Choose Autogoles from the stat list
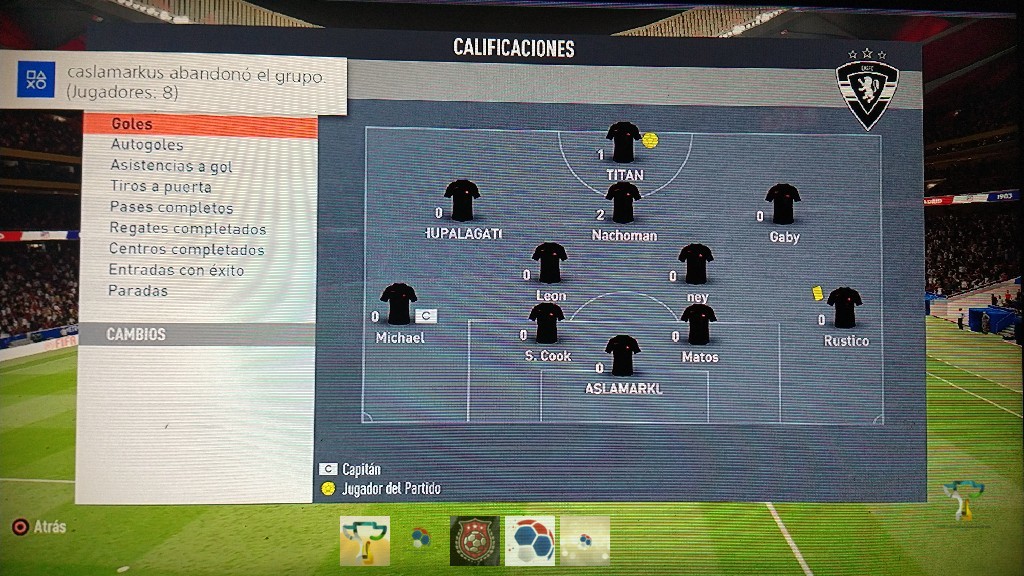 pos(147,146)
